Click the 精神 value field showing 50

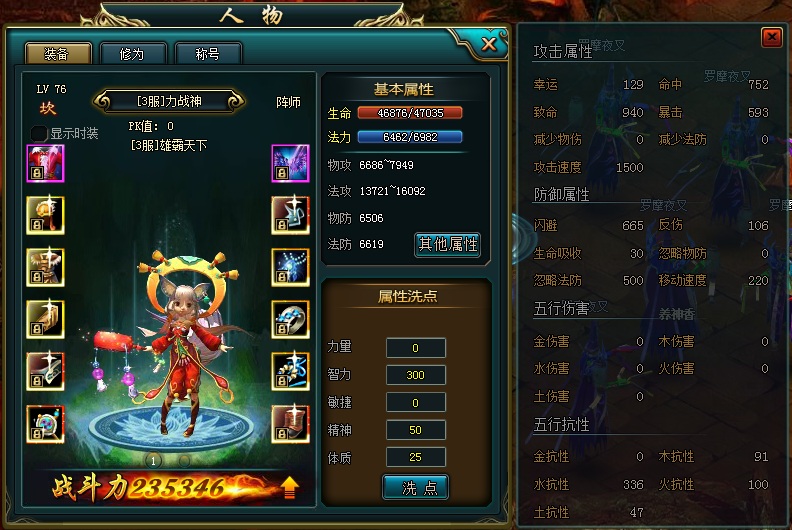pos(416,430)
